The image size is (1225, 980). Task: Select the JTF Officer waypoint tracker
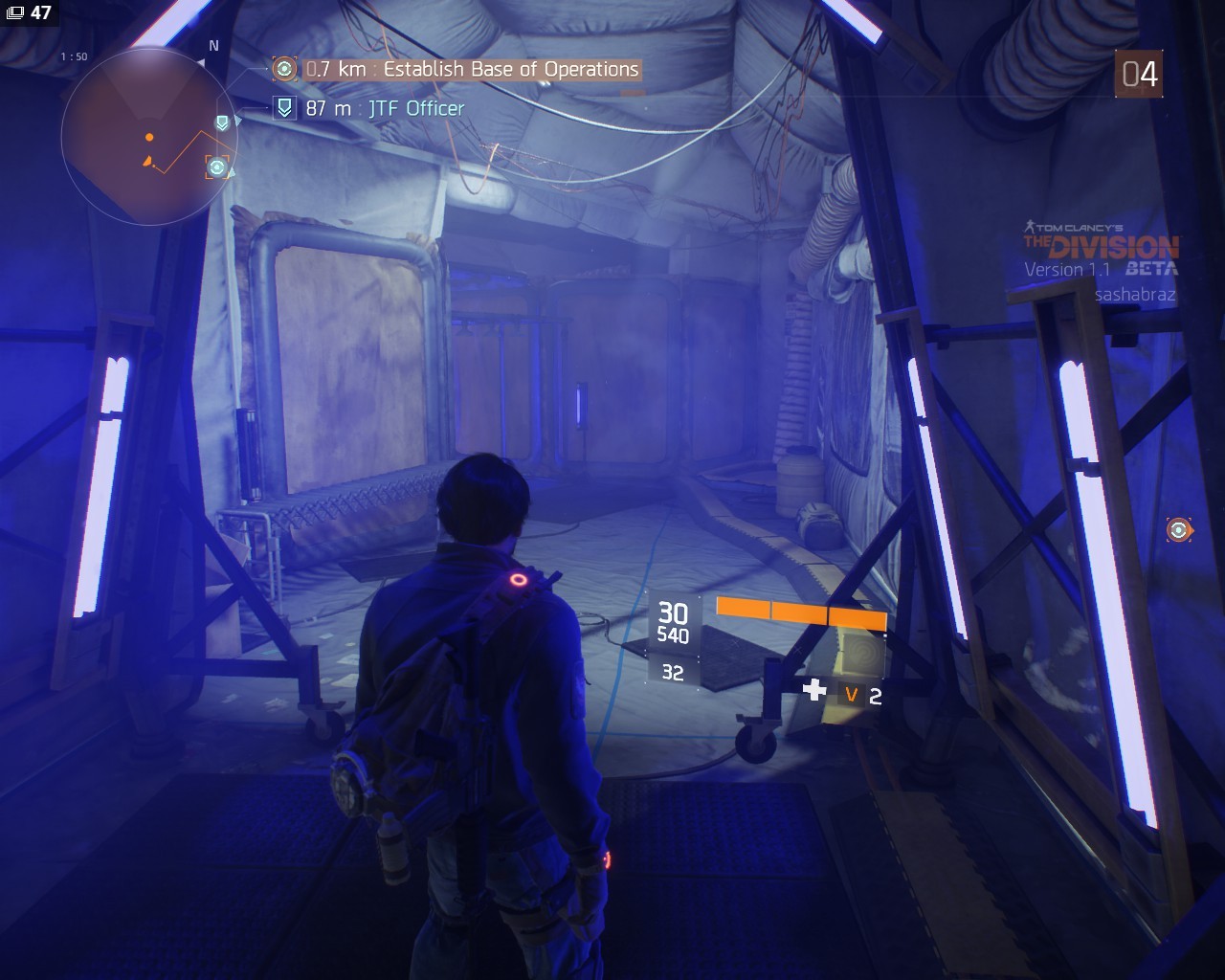(386, 108)
